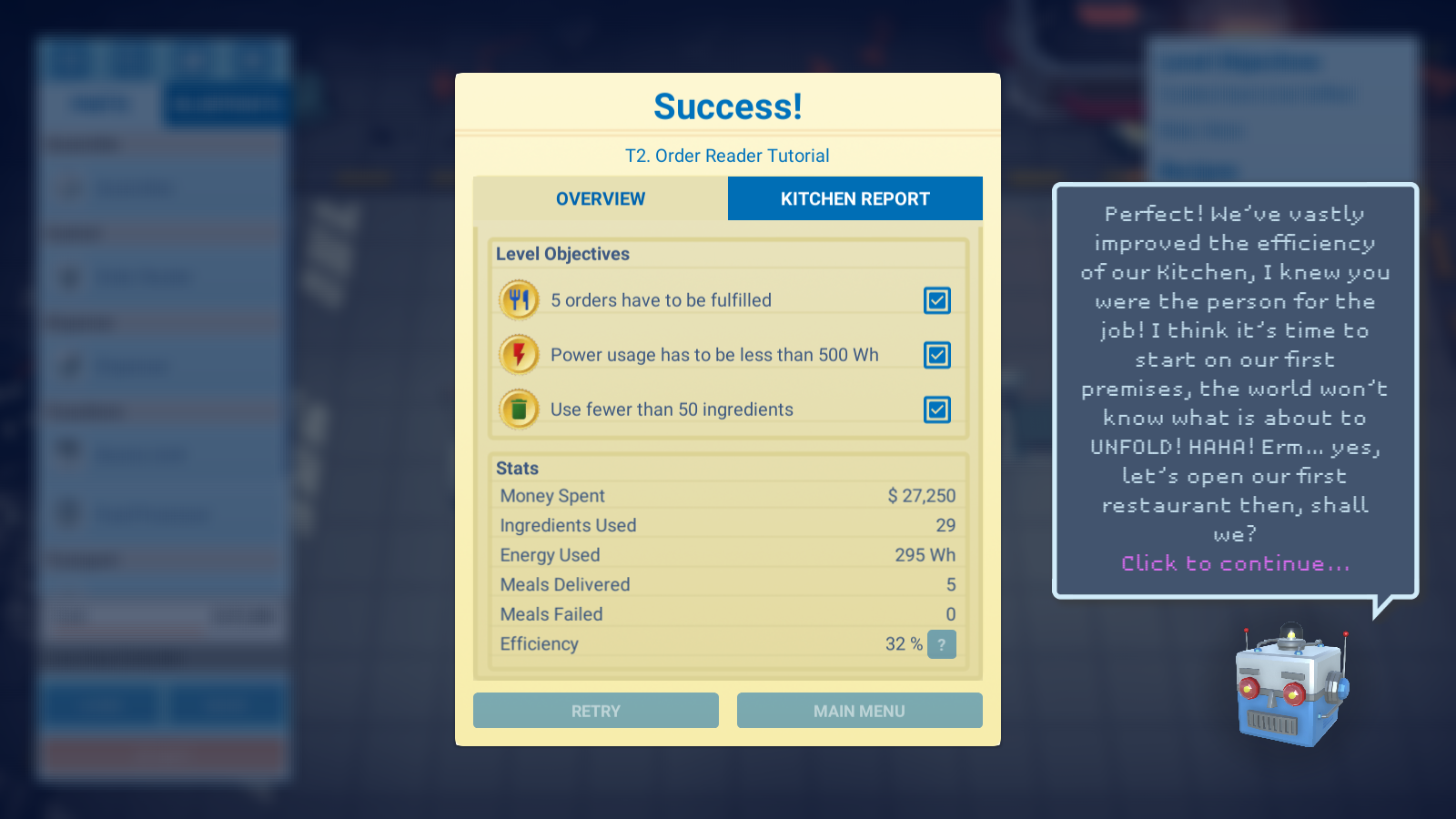Select Main Menu to exit the level

coord(859,710)
